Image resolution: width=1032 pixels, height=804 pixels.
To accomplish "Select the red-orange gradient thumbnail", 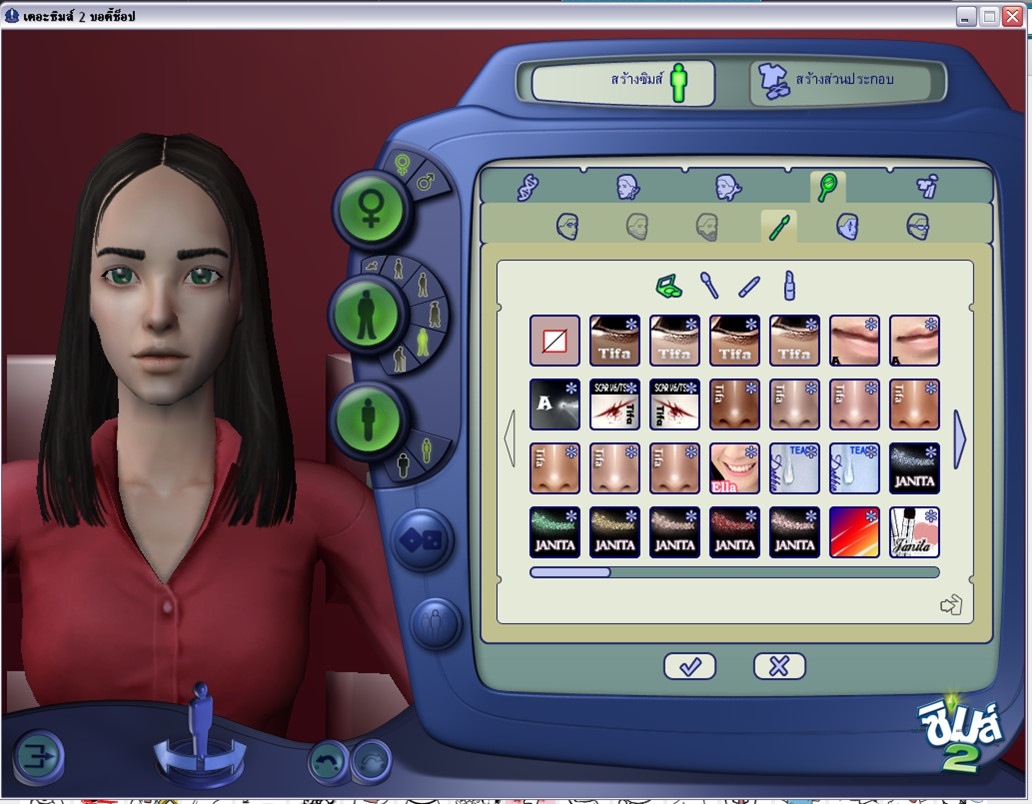I will click(x=854, y=532).
